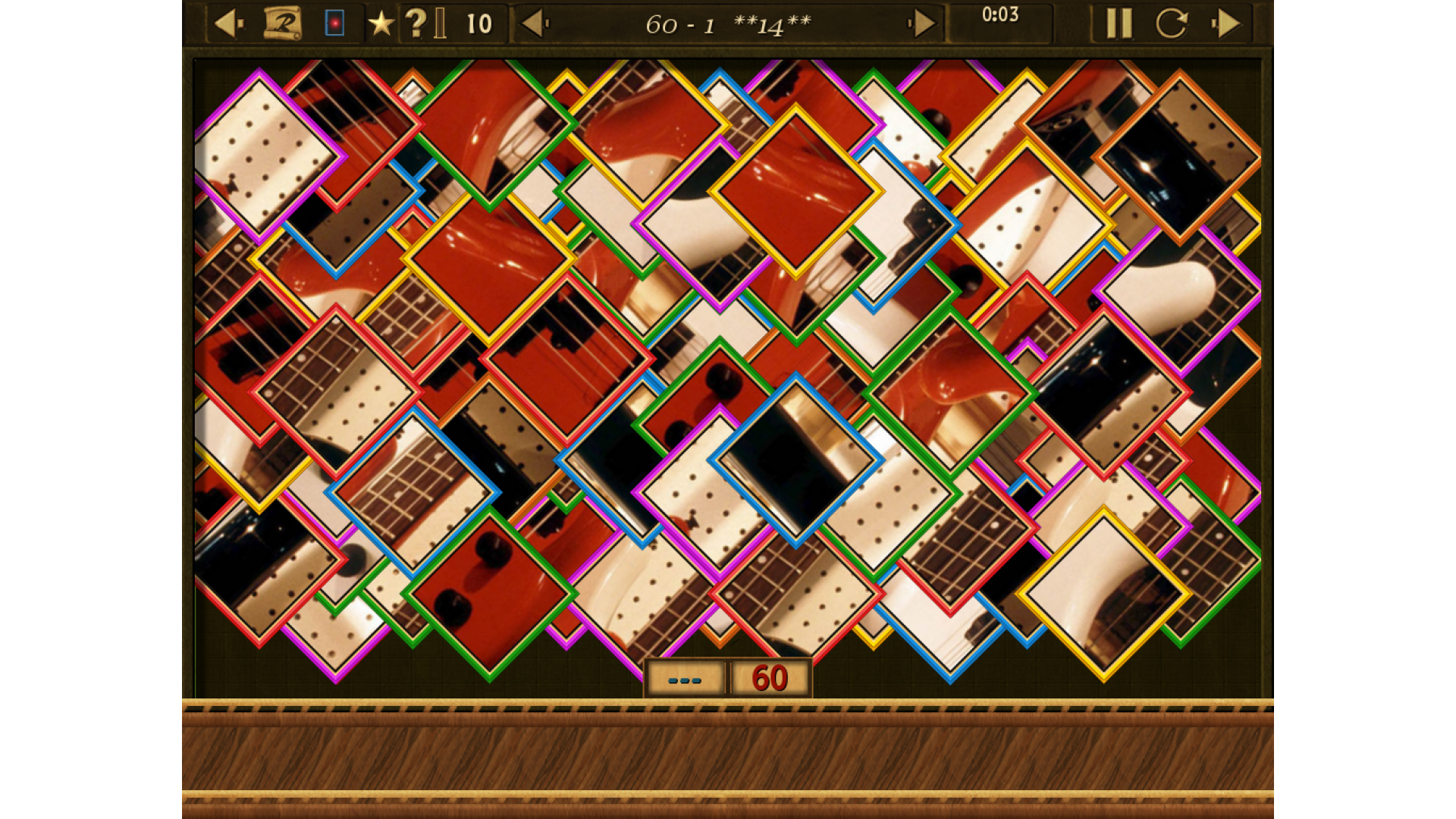Pause the game
Viewport: 1456px width, 819px height.
1119,24
